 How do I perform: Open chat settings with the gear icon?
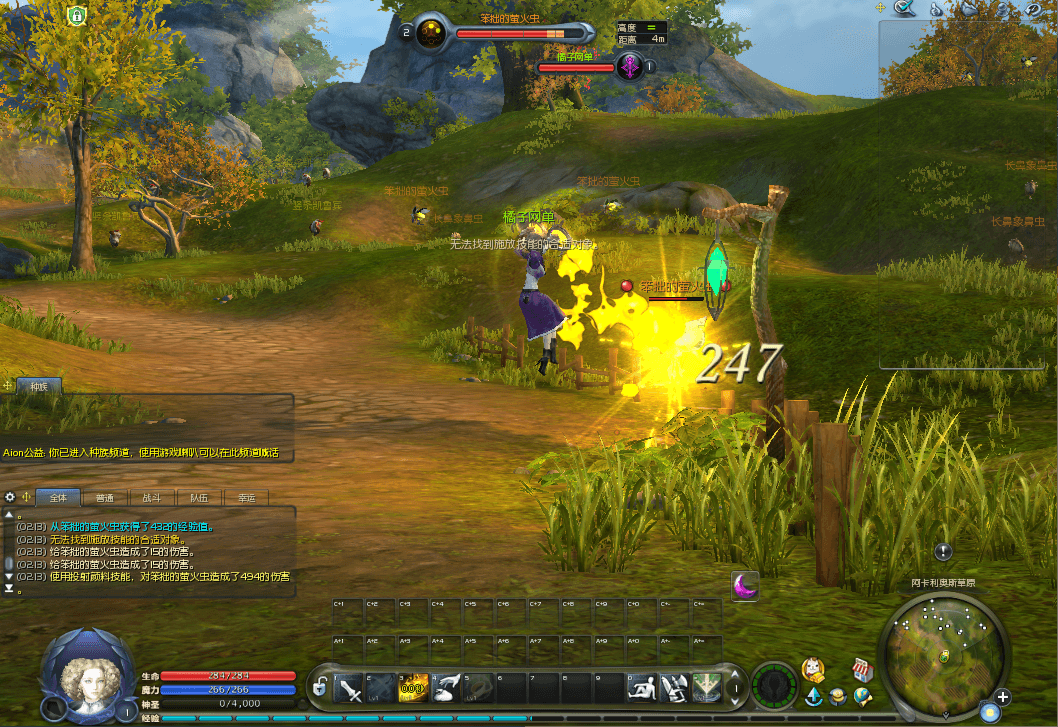tap(10, 497)
